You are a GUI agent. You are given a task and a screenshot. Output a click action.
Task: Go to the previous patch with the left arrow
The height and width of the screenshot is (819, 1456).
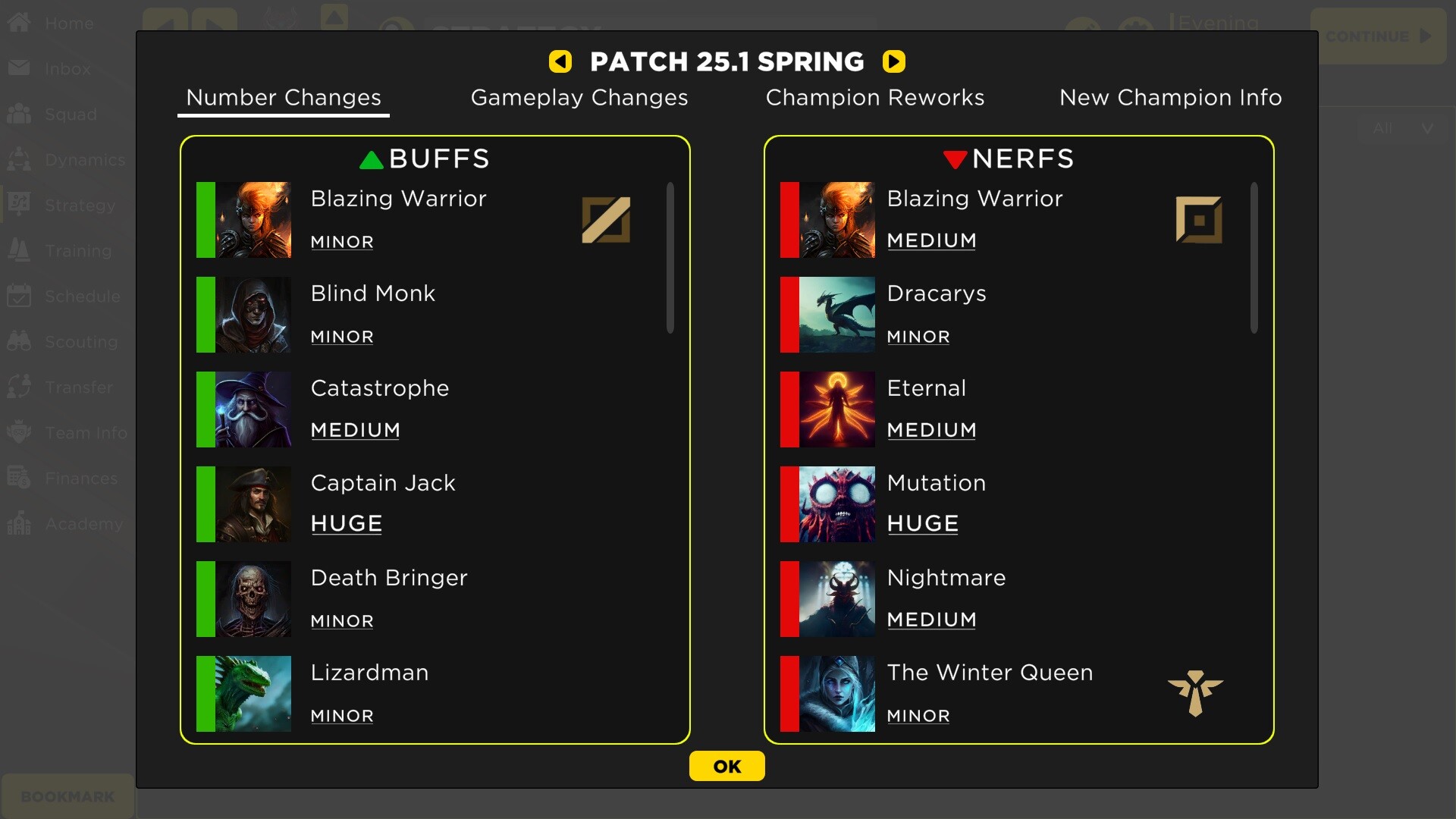point(560,61)
